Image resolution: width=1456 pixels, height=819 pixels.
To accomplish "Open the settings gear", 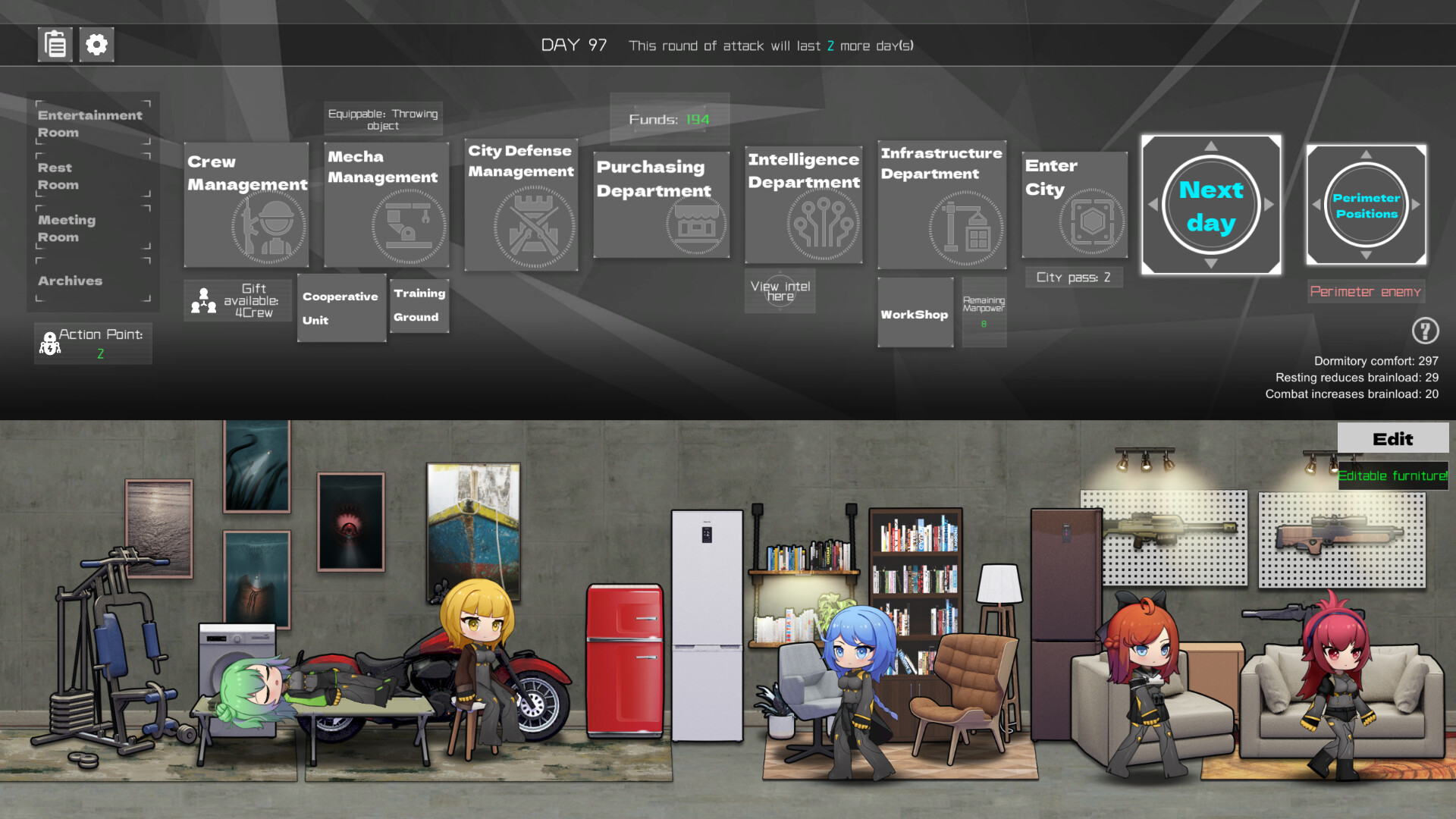I will tap(96, 45).
